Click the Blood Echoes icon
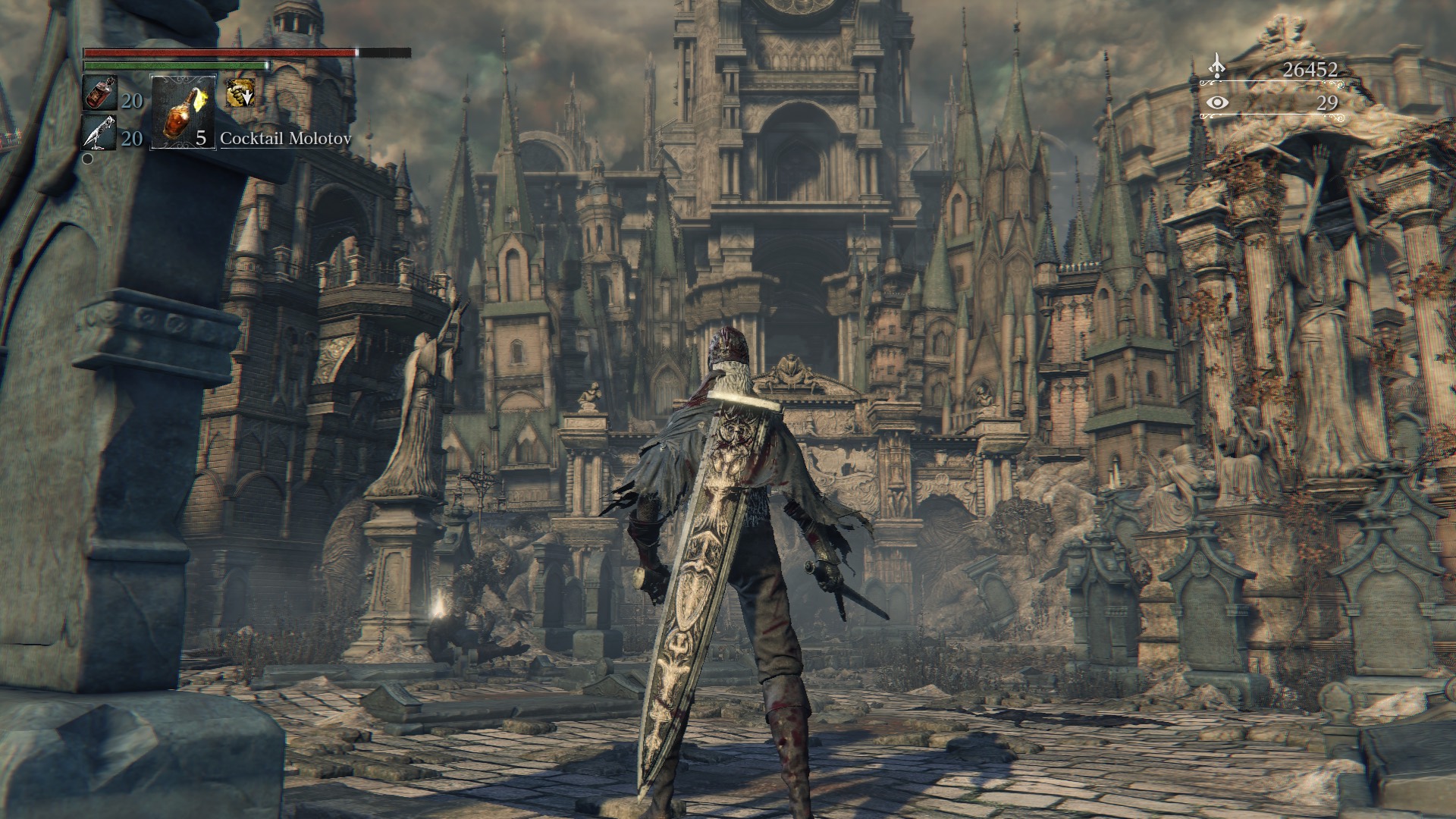This screenshot has width=1456, height=819. pos(1216,67)
